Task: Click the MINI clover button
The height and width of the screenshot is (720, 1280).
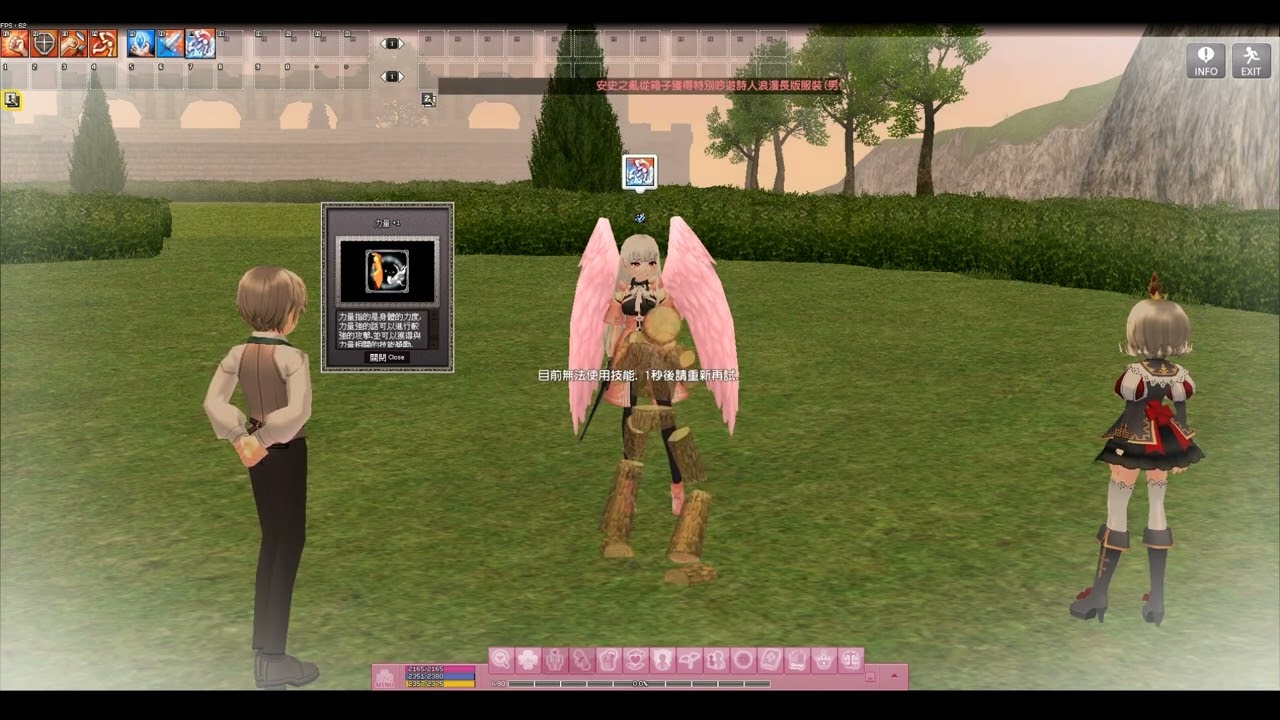Action: (x=384, y=678)
